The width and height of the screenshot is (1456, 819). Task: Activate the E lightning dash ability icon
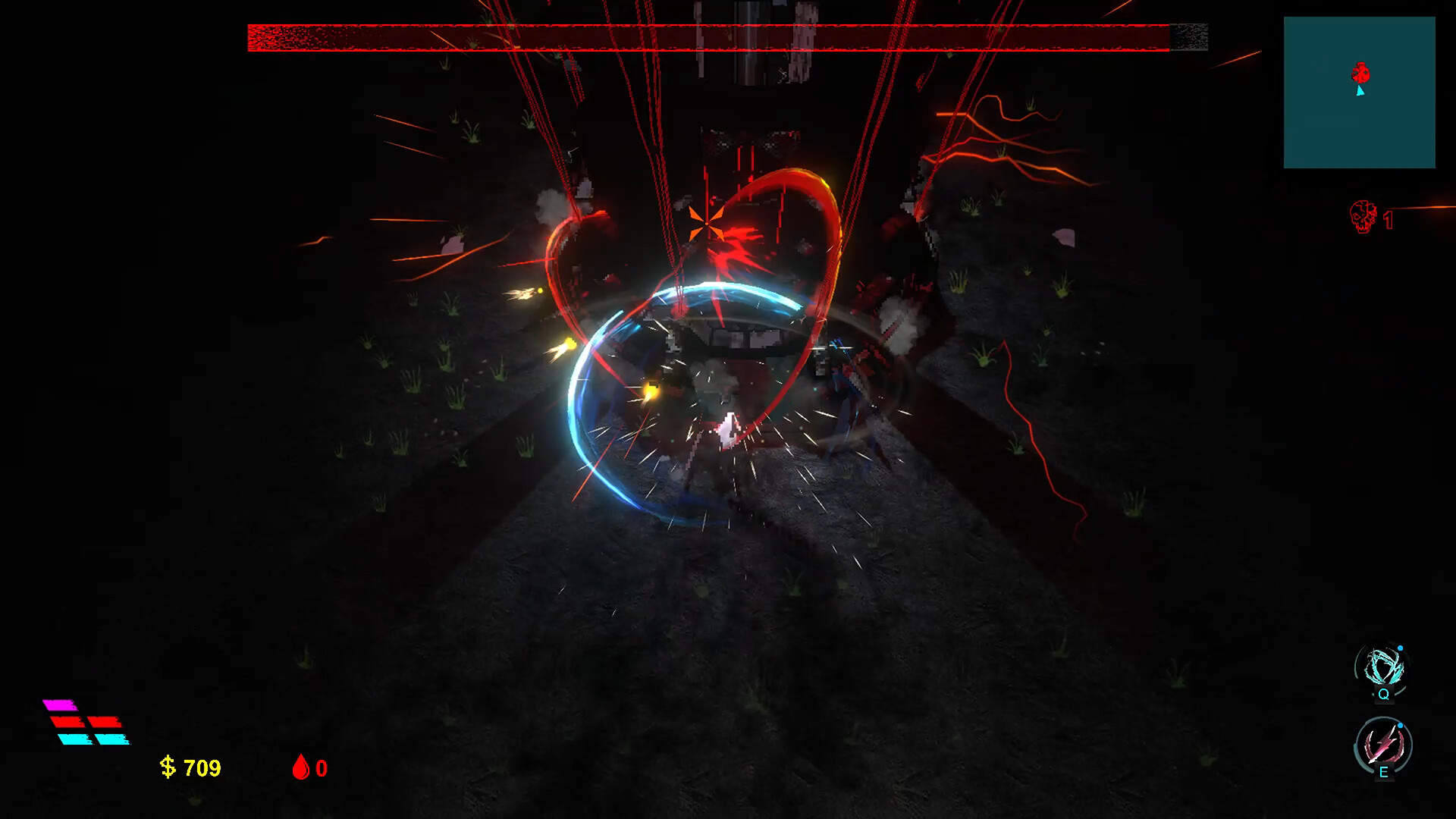pyautogui.click(x=1383, y=744)
